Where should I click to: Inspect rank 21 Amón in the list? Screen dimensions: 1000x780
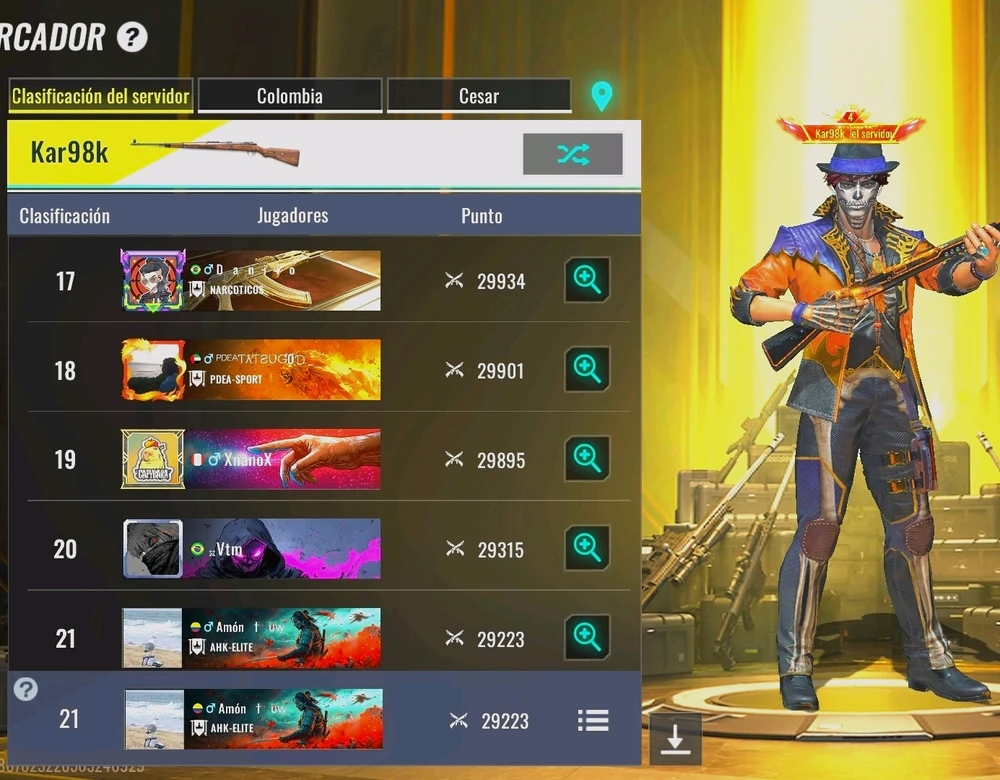coord(588,637)
